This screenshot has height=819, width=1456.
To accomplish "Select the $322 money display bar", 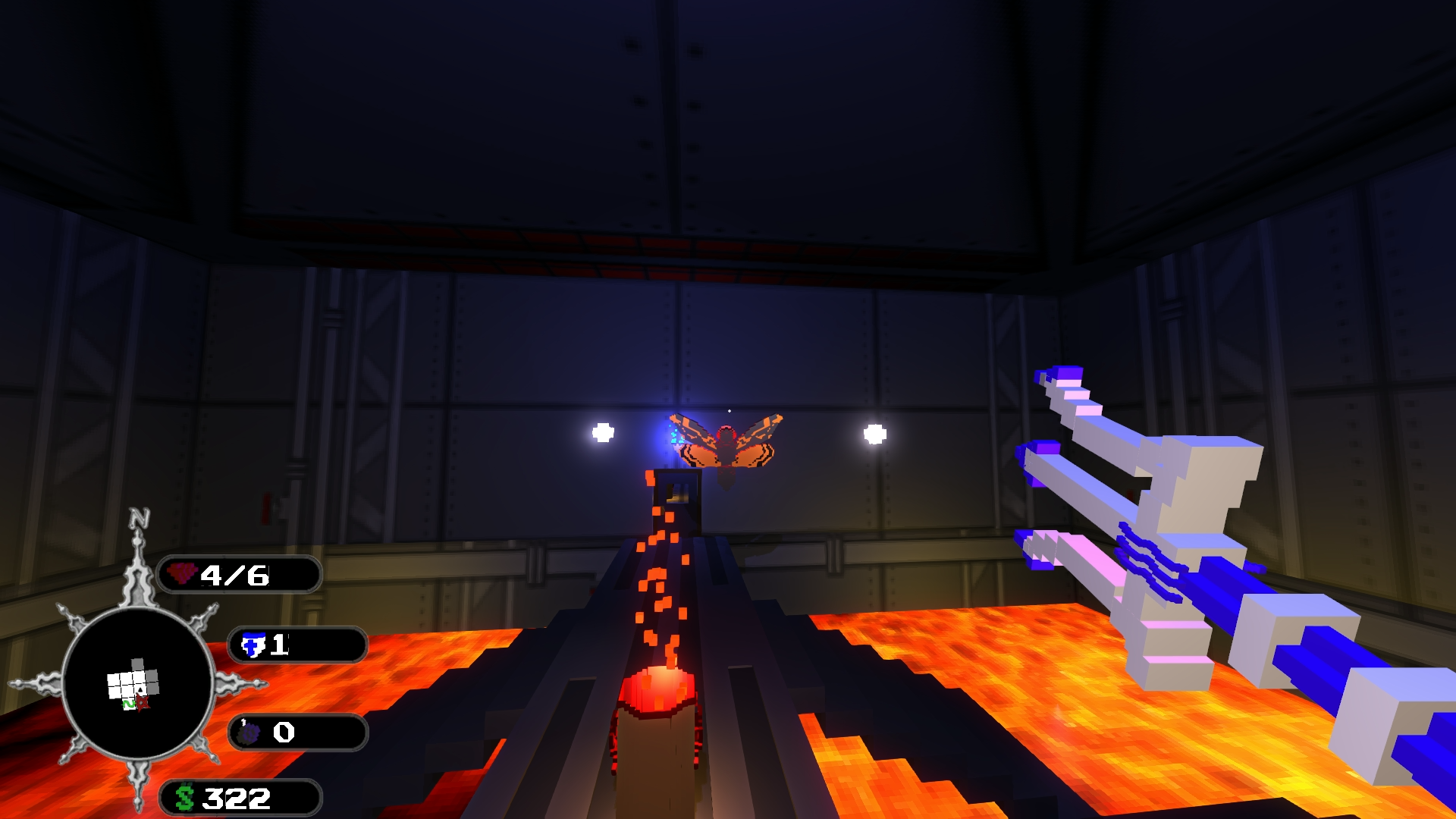I will tap(235, 798).
